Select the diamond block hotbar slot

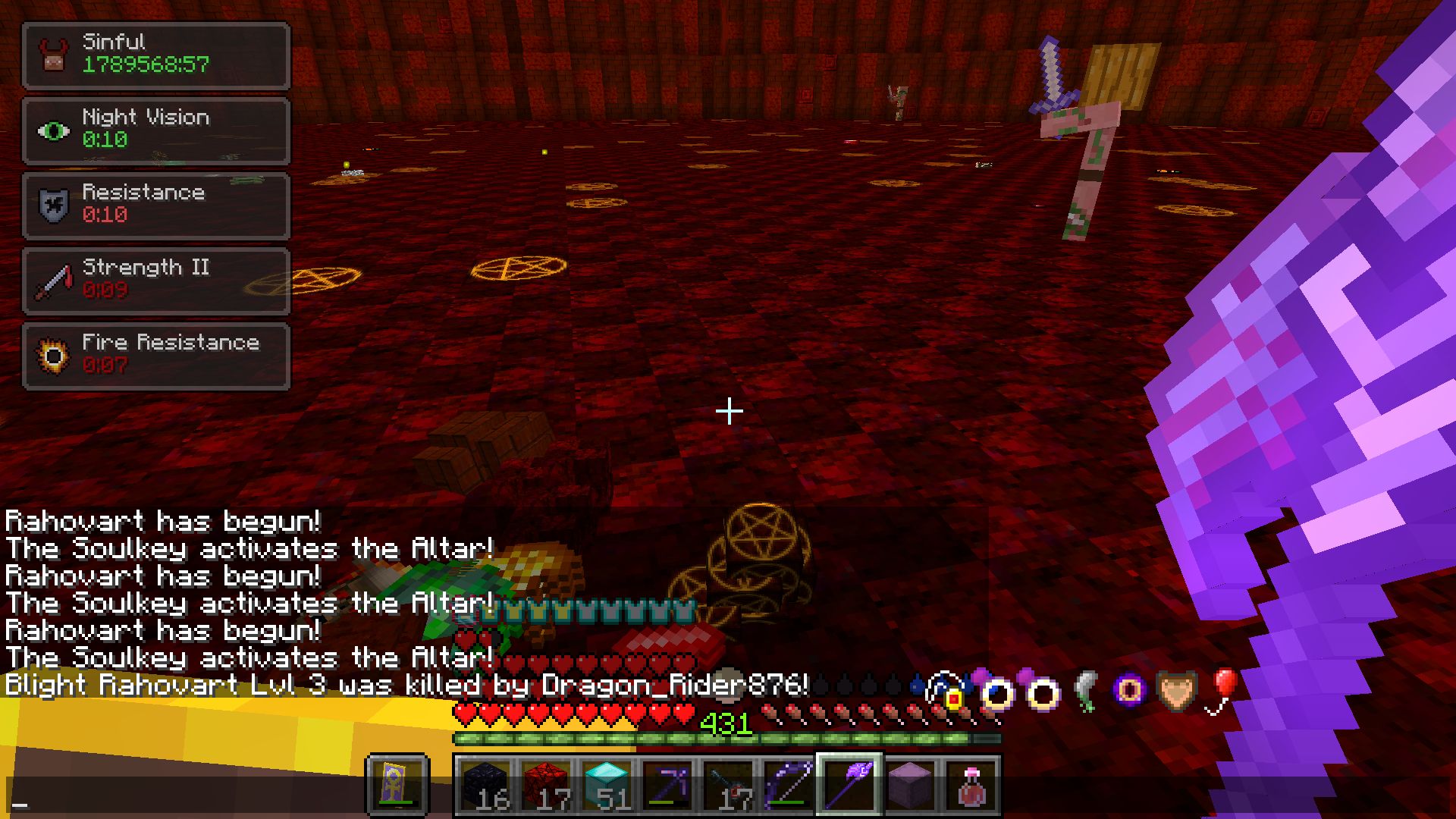[x=607, y=781]
